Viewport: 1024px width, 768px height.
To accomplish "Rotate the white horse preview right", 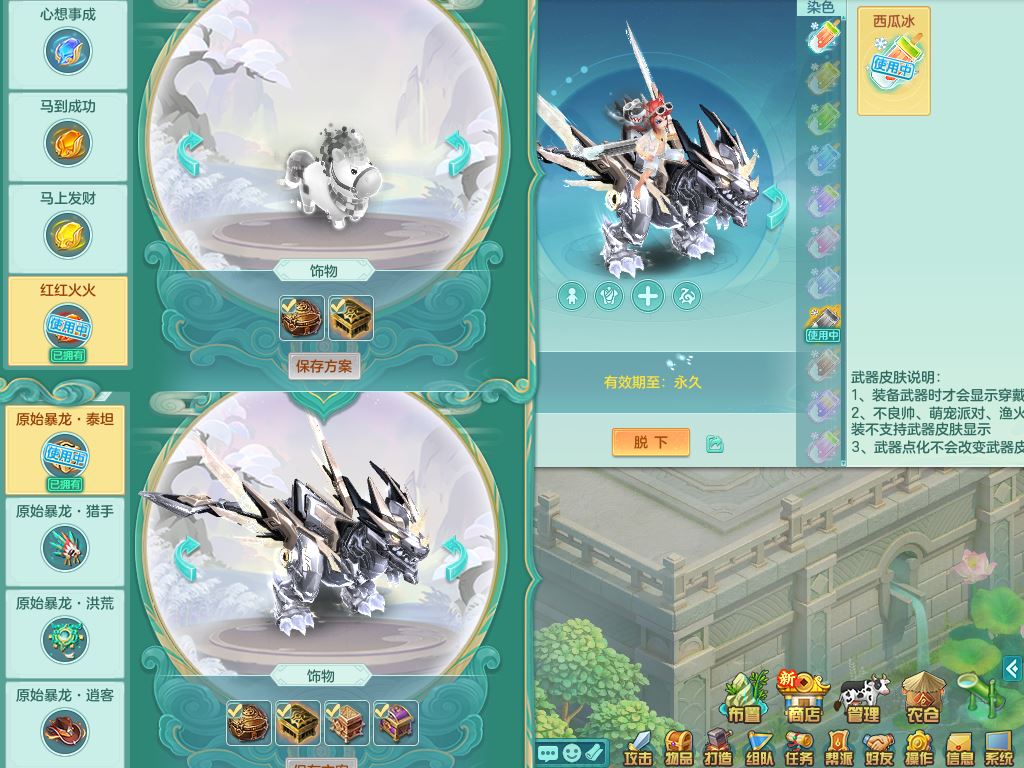I will coord(458,154).
